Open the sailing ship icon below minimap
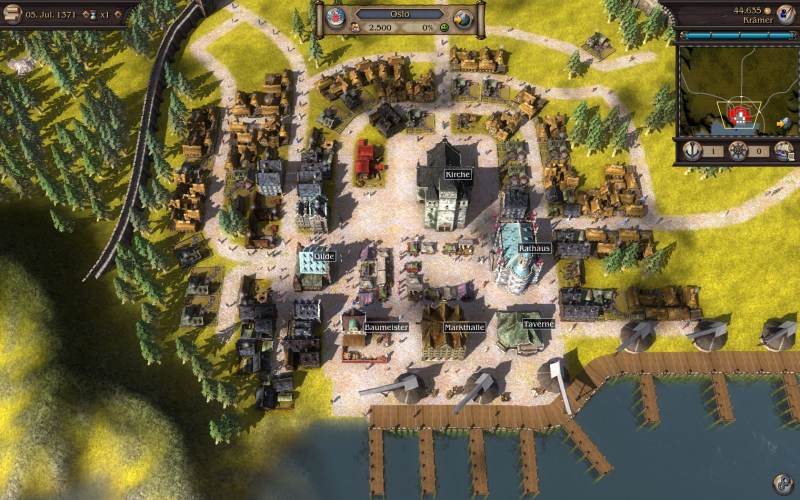 [784, 151]
